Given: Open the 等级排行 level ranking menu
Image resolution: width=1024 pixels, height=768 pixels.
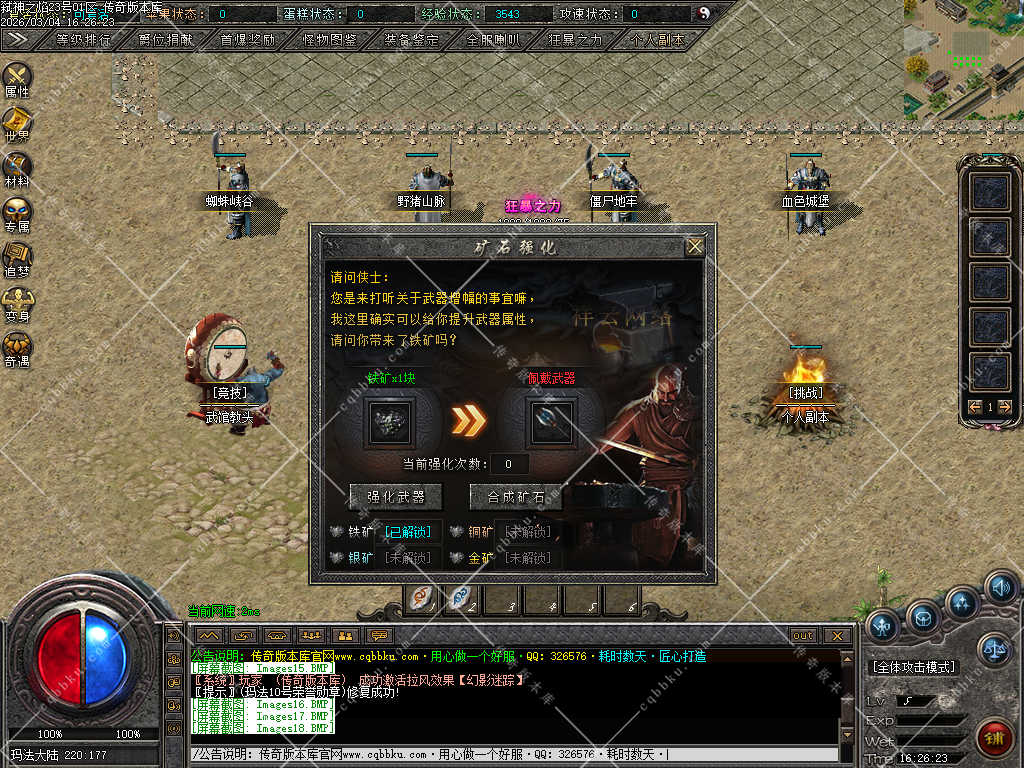Looking at the screenshot, I should pos(84,40).
